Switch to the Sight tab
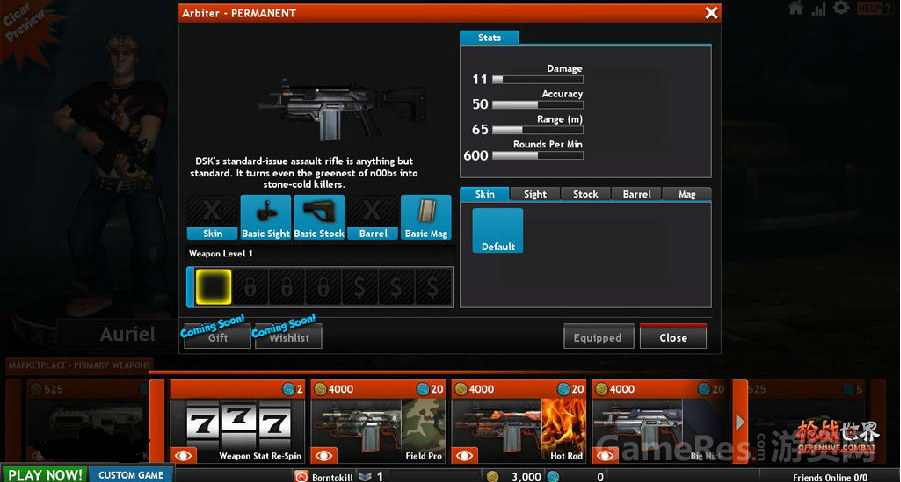 [x=535, y=194]
